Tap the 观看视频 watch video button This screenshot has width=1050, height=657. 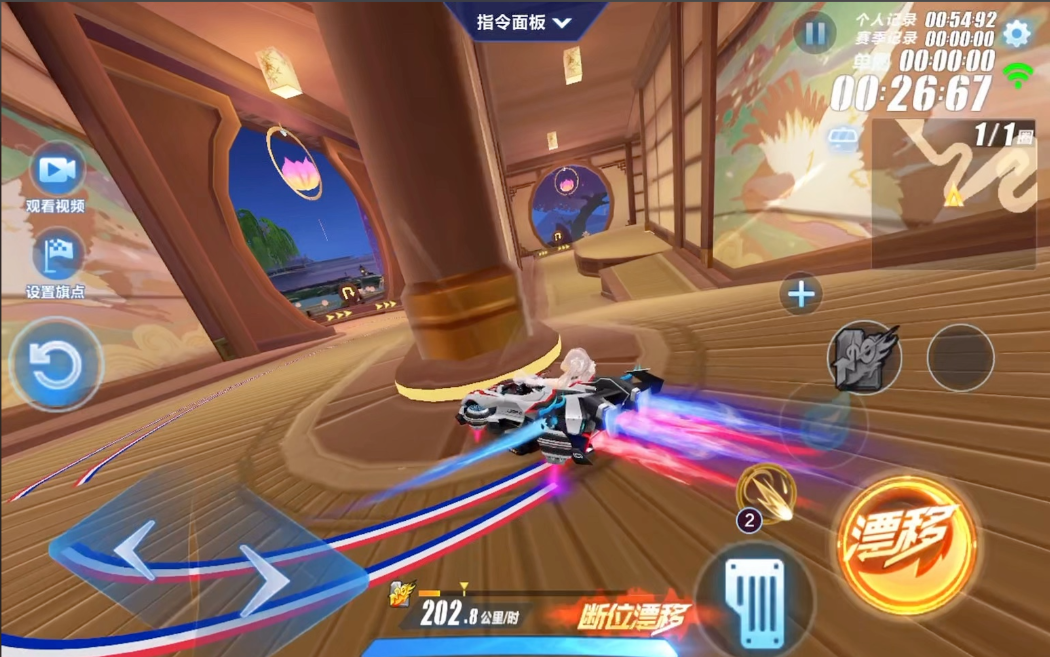(57, 172)
